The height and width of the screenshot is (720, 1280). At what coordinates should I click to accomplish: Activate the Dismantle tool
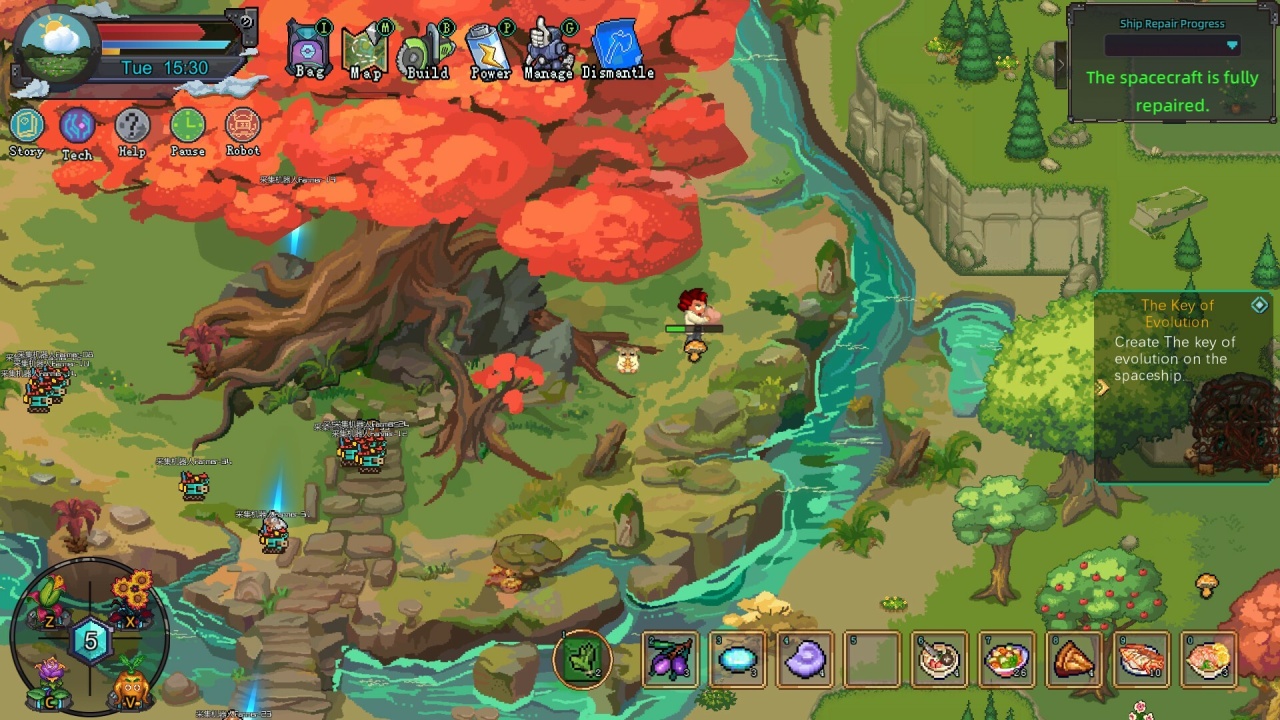[617, 51]
